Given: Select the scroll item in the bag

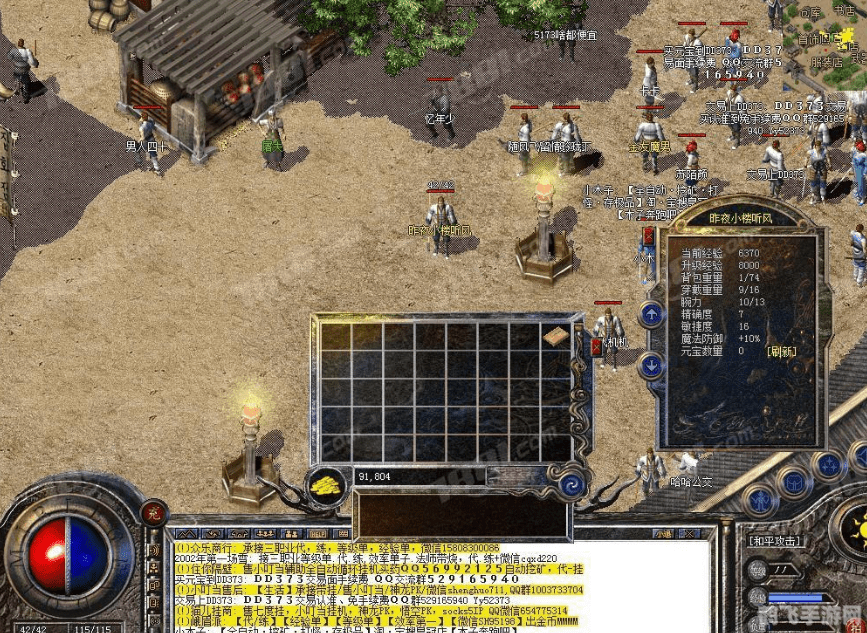Looking at the screenshot, I should click(555, 337).
